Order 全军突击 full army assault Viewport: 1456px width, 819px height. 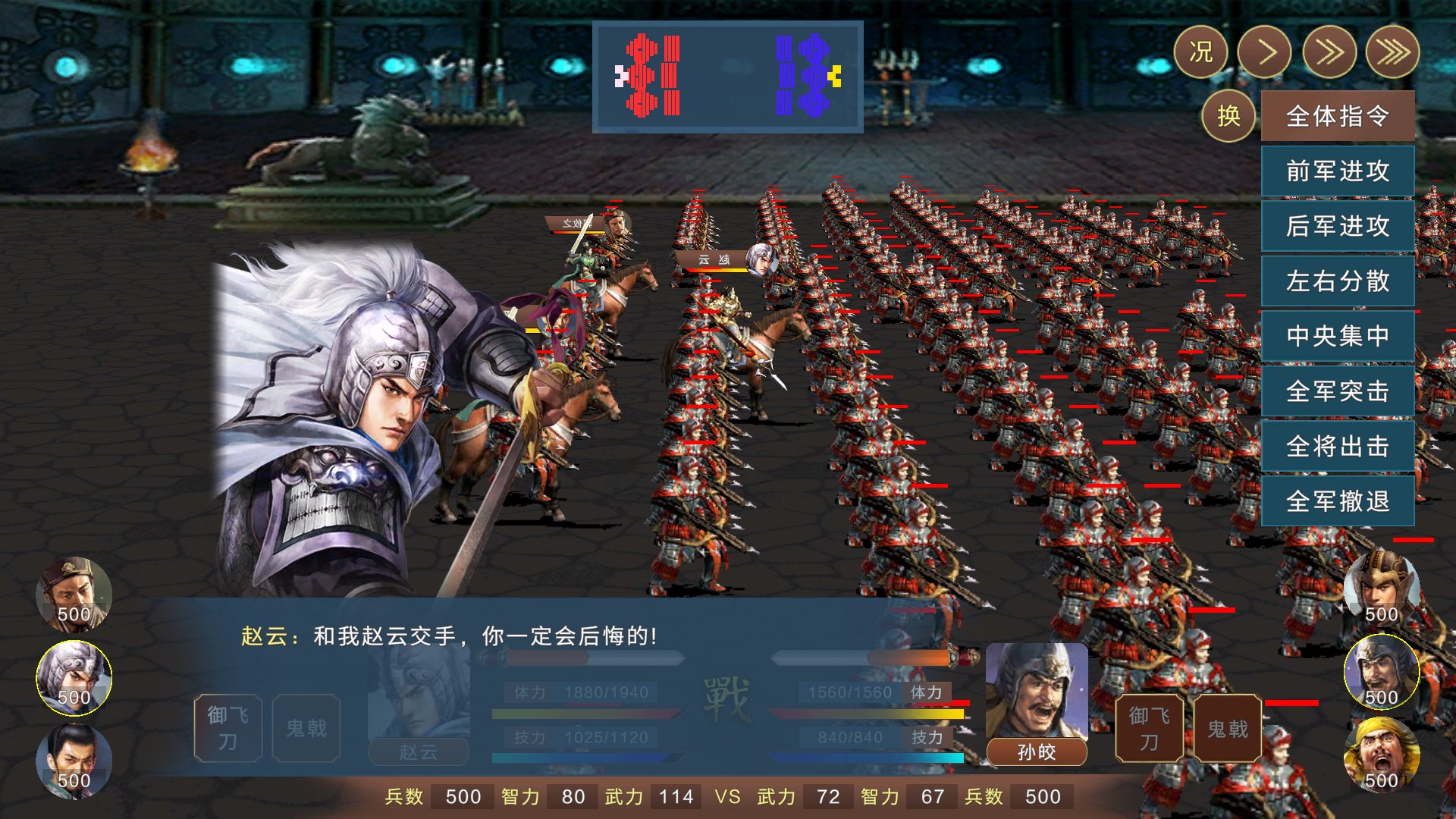point(1337,391)
